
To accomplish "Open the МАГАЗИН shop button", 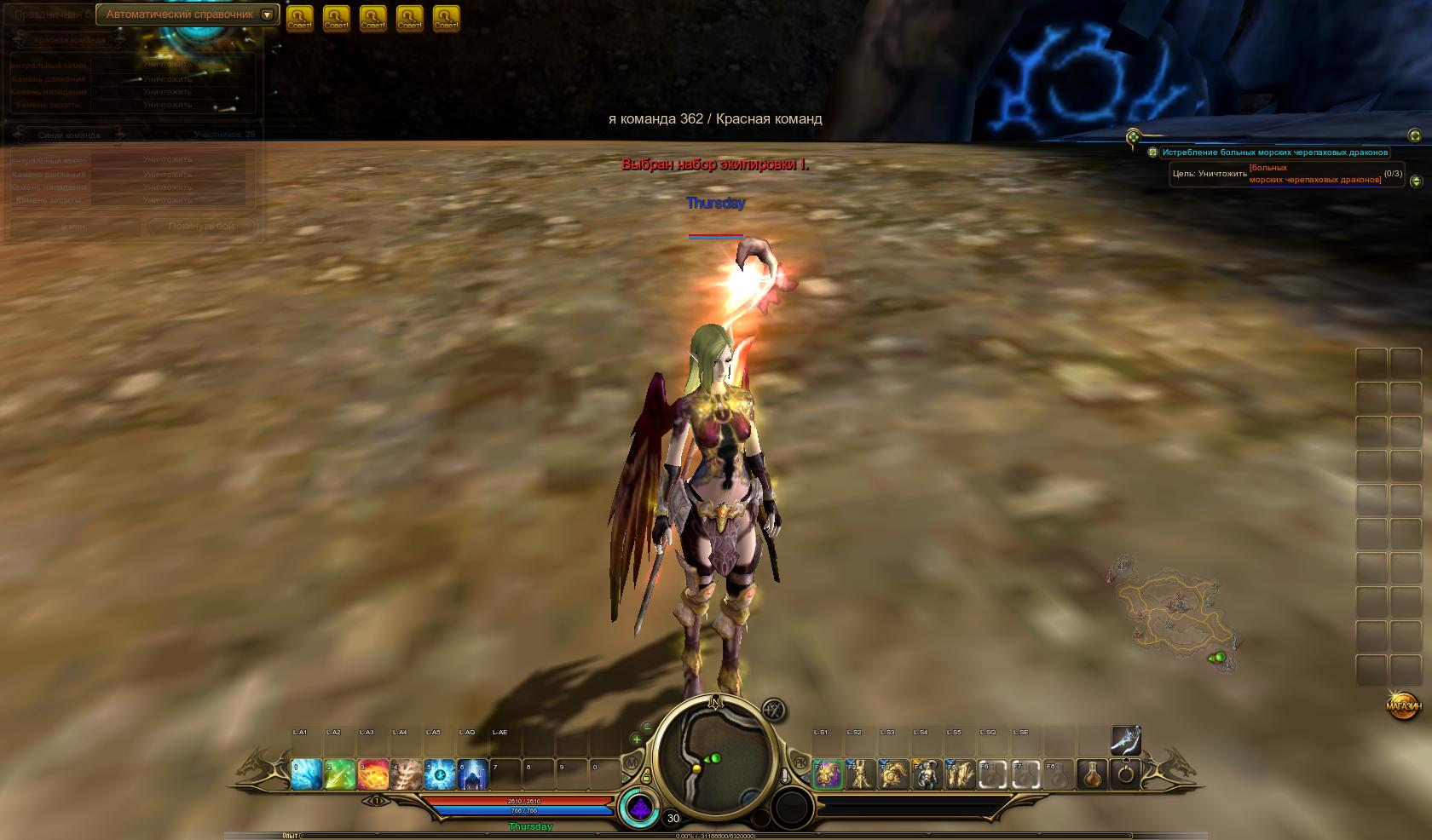I will pos(1404,705).
